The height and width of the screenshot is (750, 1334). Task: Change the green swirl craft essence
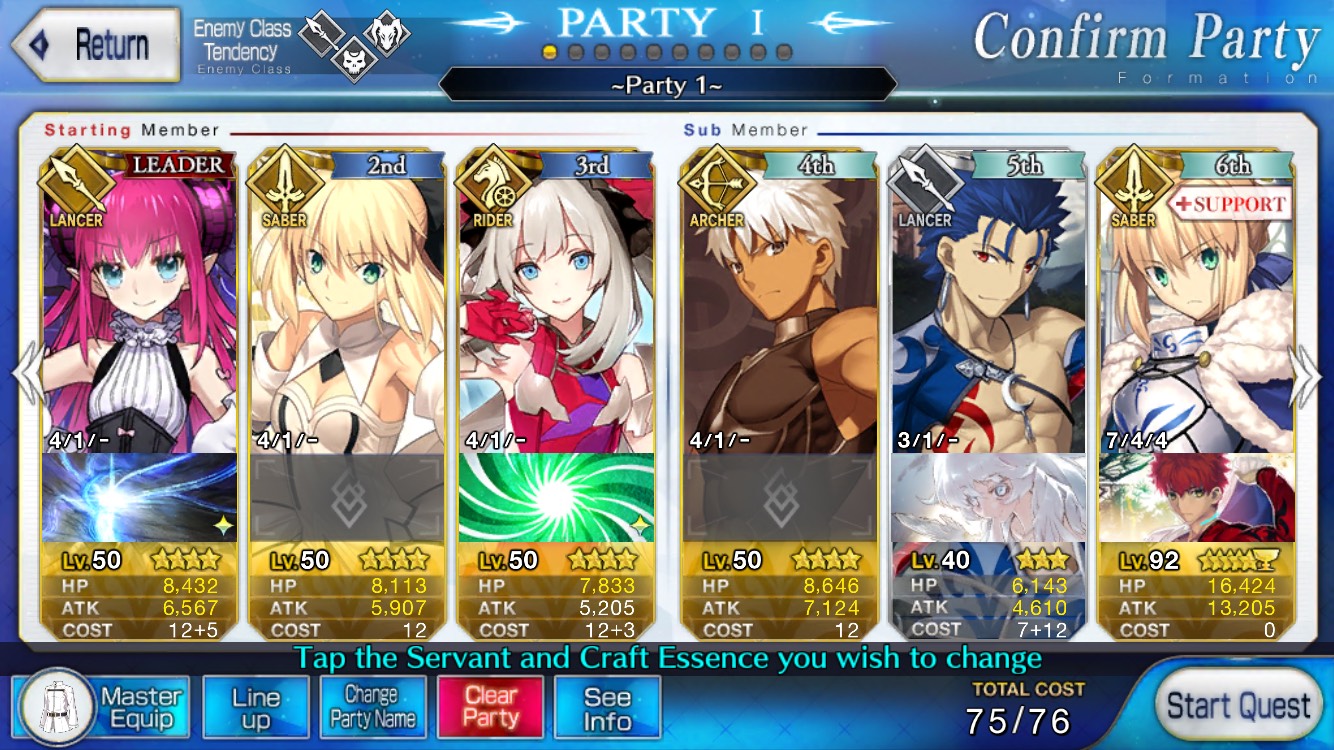[556, 497]
